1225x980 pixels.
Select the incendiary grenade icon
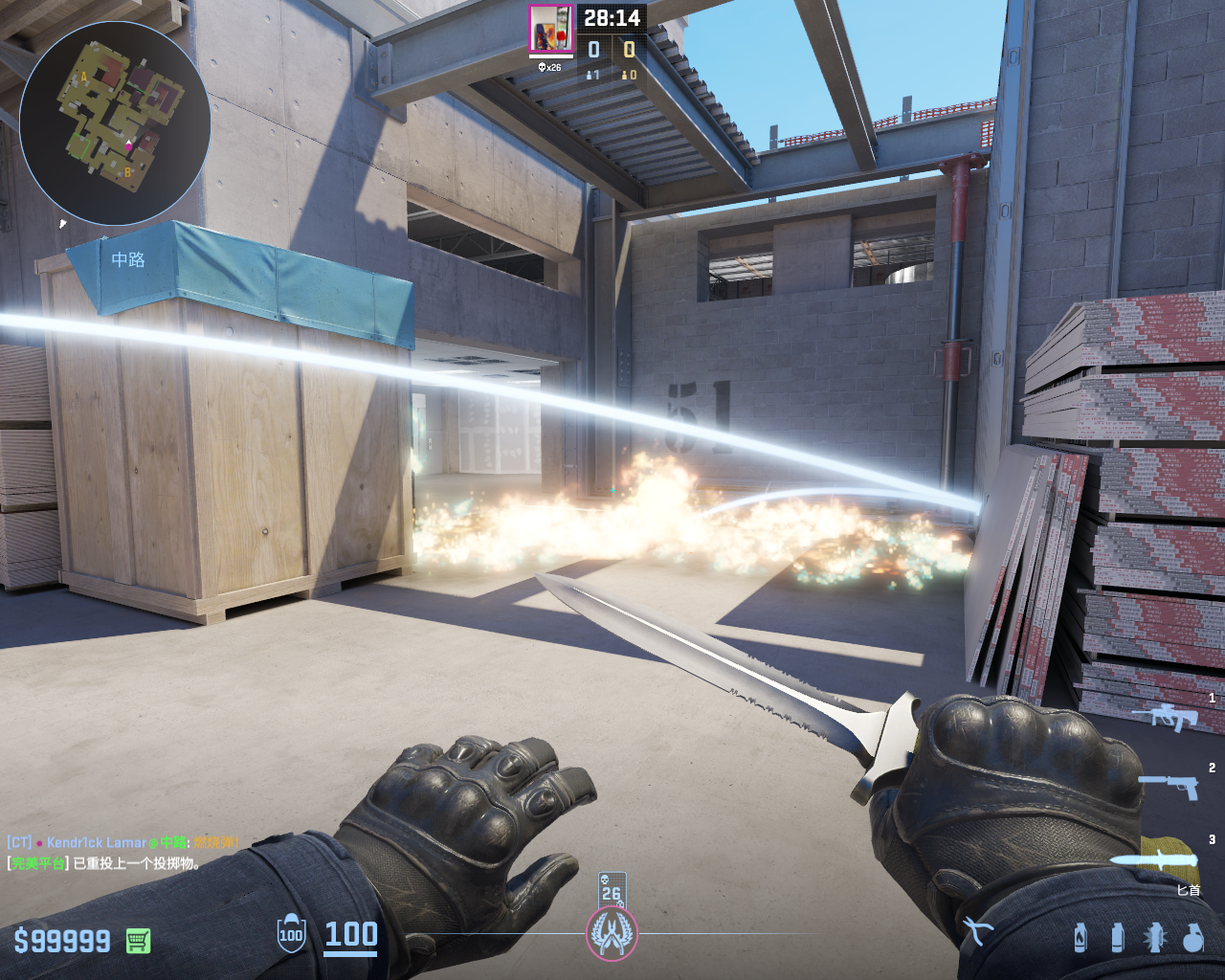[1080, 937]
